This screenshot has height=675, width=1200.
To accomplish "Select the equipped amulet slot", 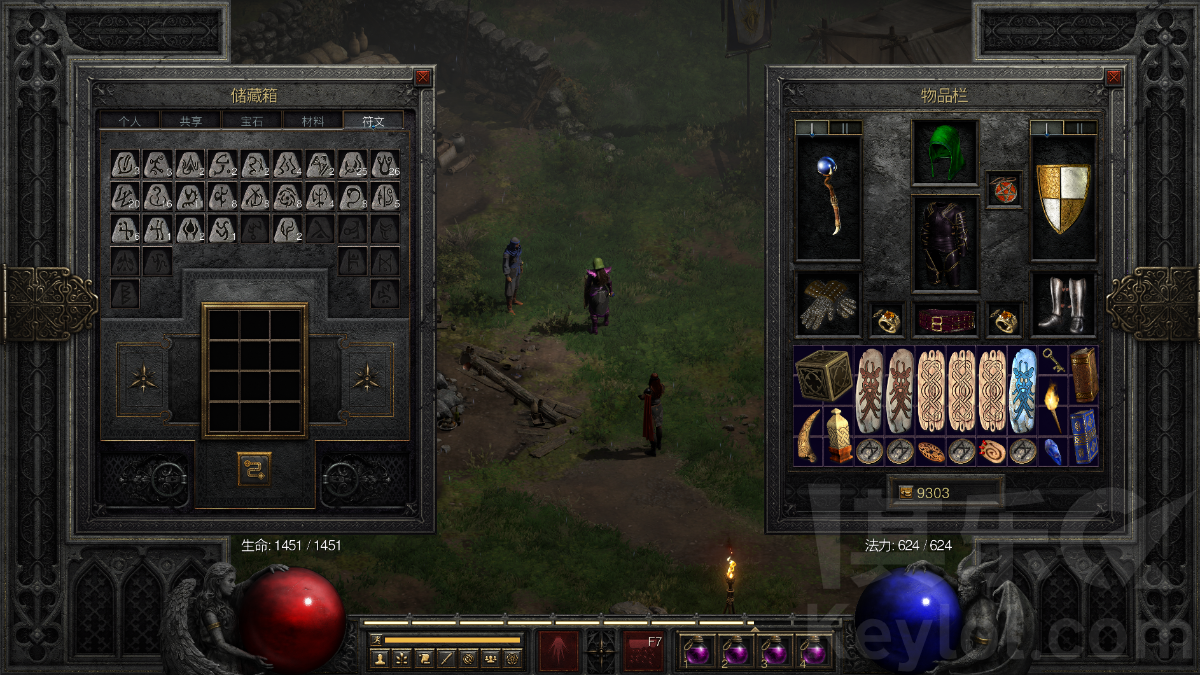I will pos(1004,189).
